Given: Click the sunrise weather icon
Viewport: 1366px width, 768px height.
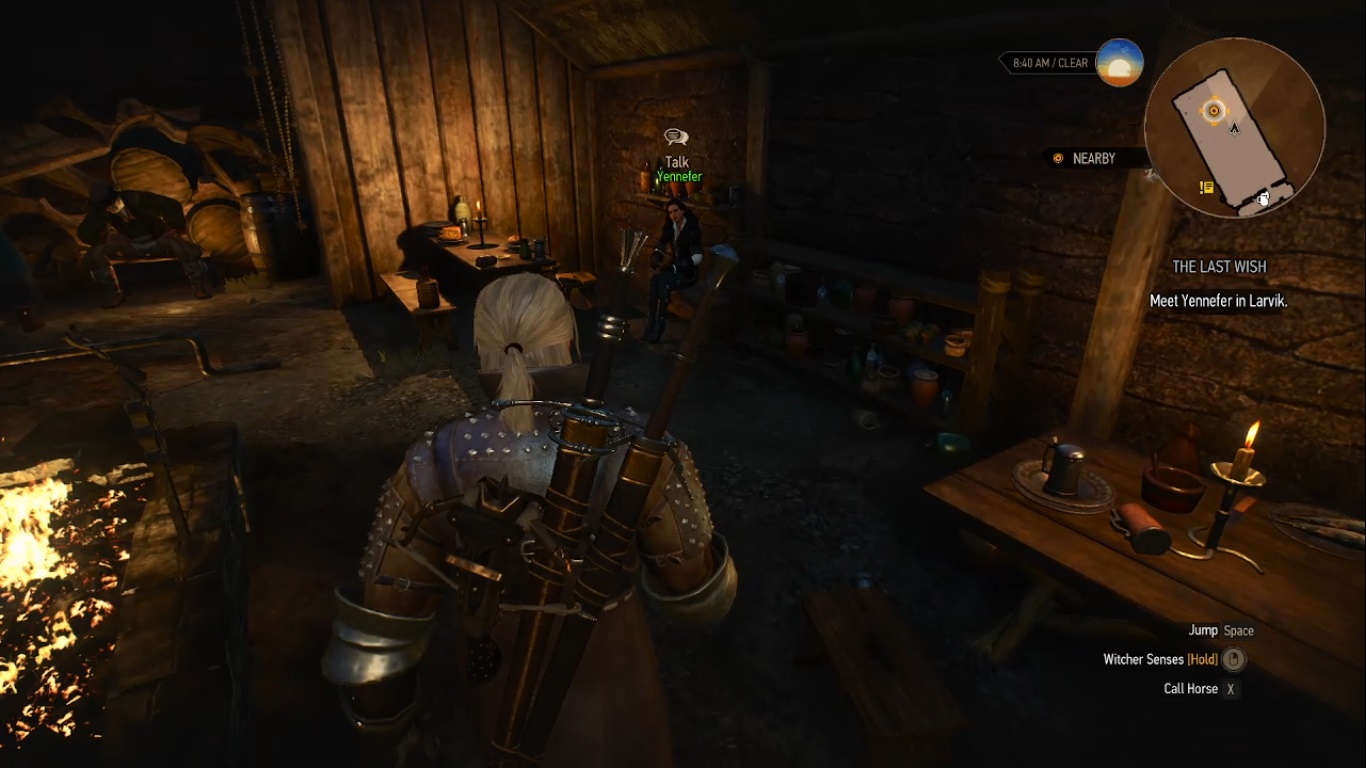Looking at the screenshot, I should (x=1121, y=64).
